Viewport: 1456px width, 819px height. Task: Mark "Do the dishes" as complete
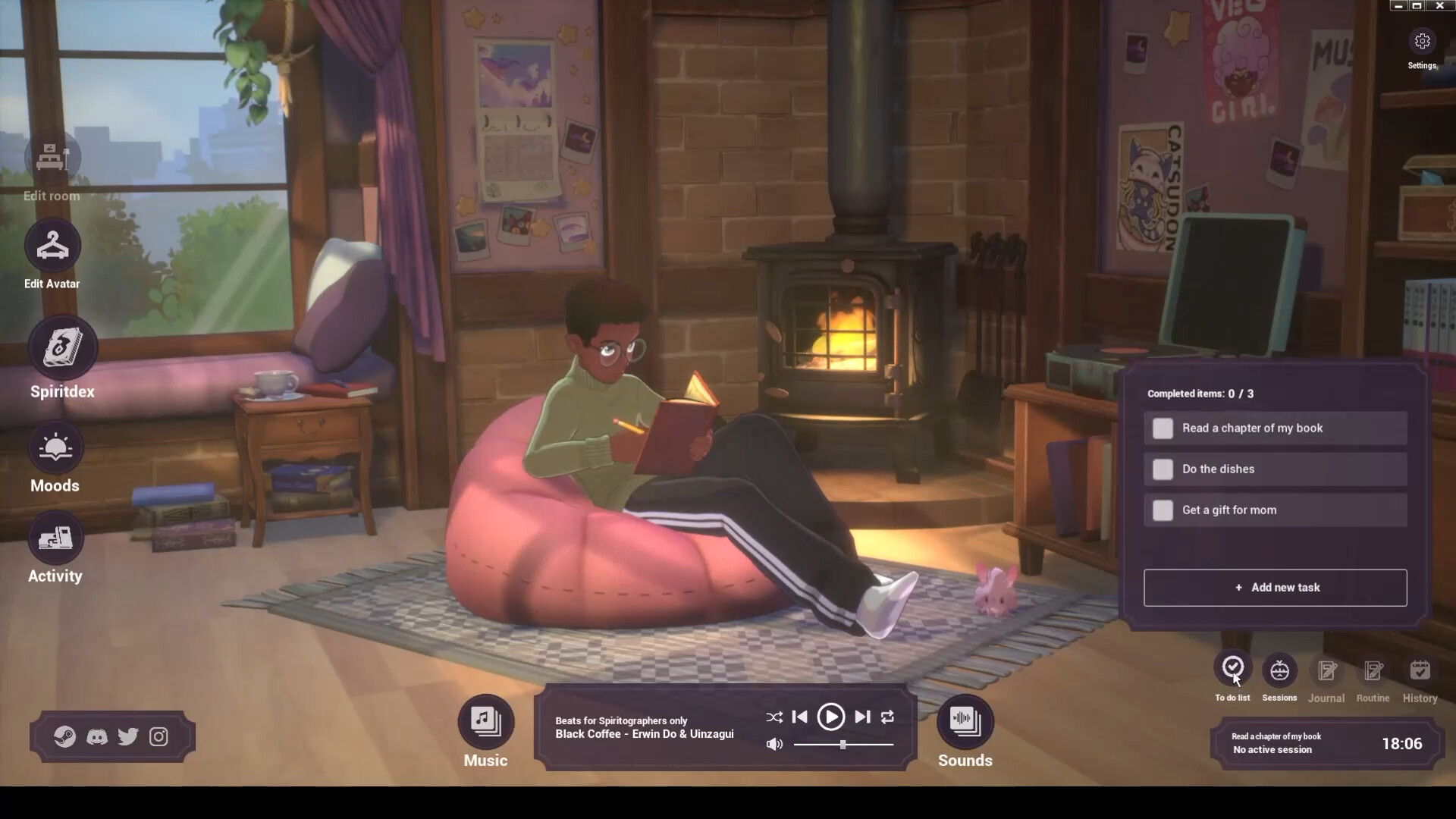click(x=1163, y=469)
